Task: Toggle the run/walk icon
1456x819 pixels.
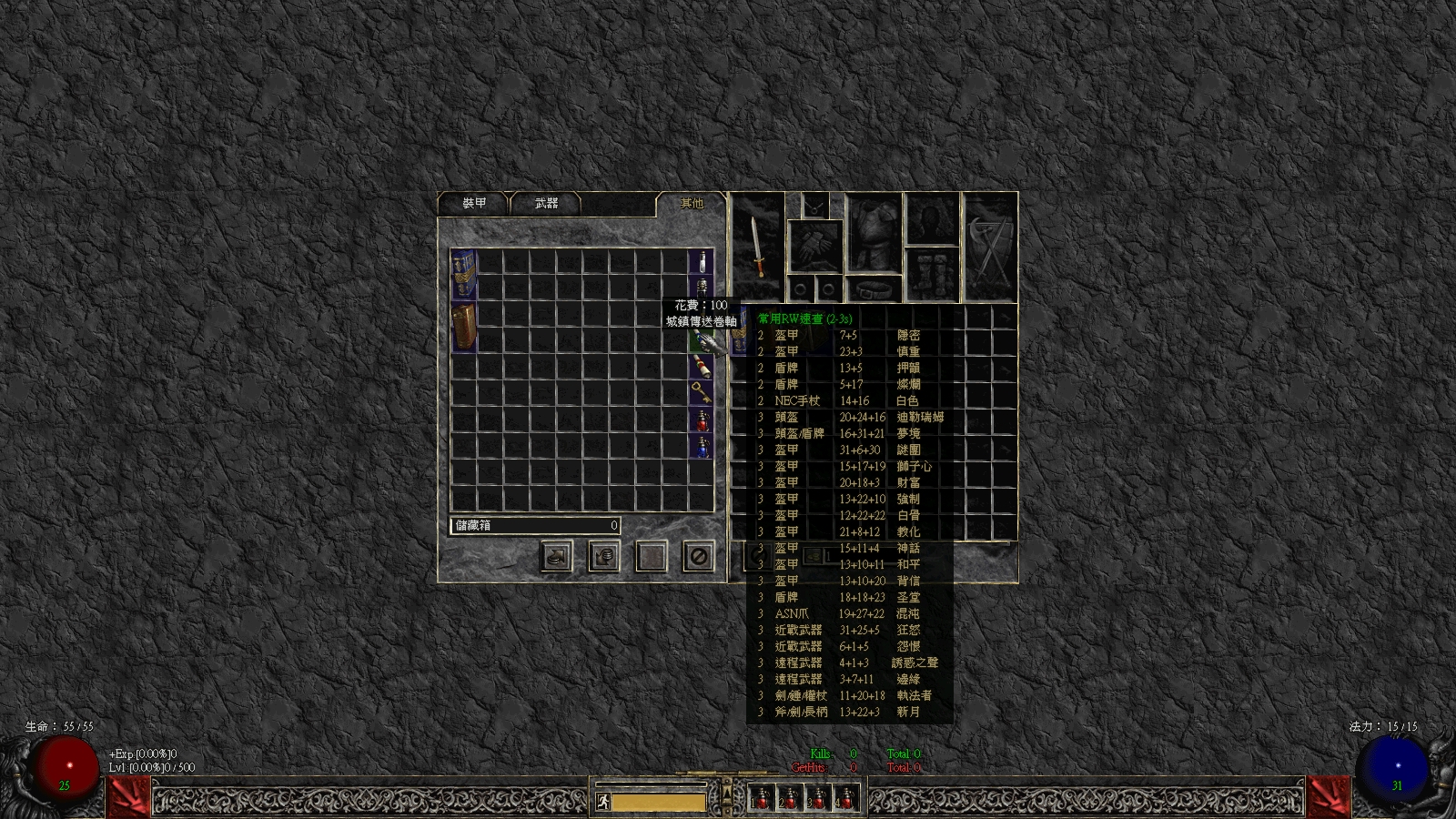Action: pos(602,802)
